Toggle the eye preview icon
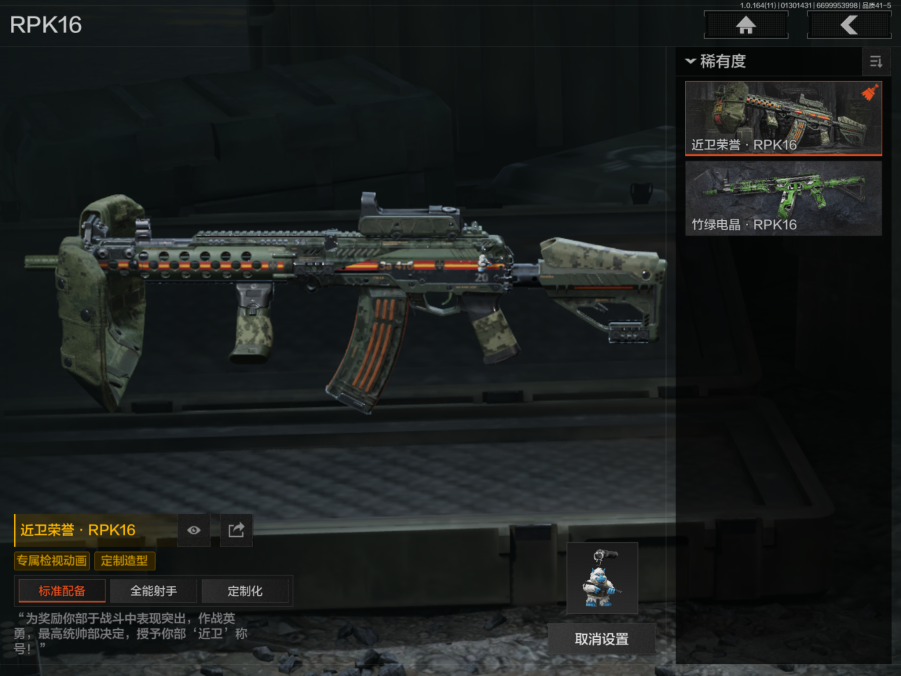Screen dimensions: 901x676 194,530
